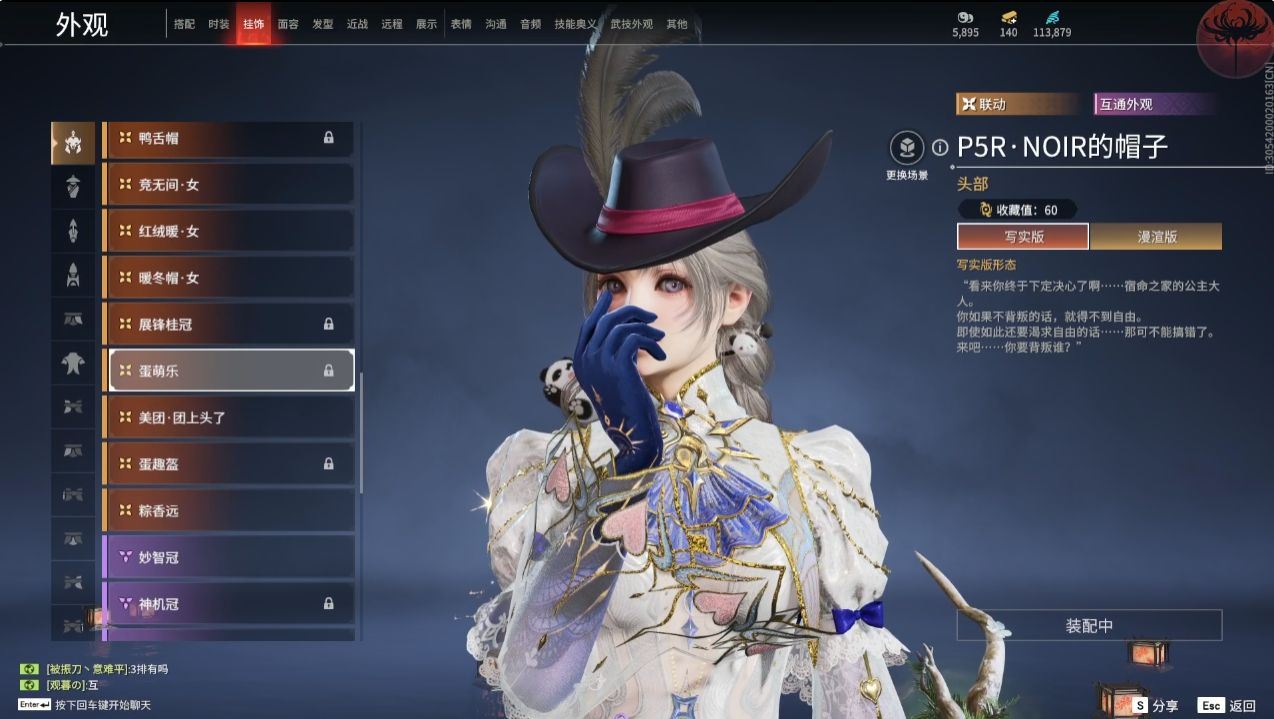Go to the 面容 tab
Image resolution: width=1274 pixels, height=719 pixels.
click(x=288, y=24)
